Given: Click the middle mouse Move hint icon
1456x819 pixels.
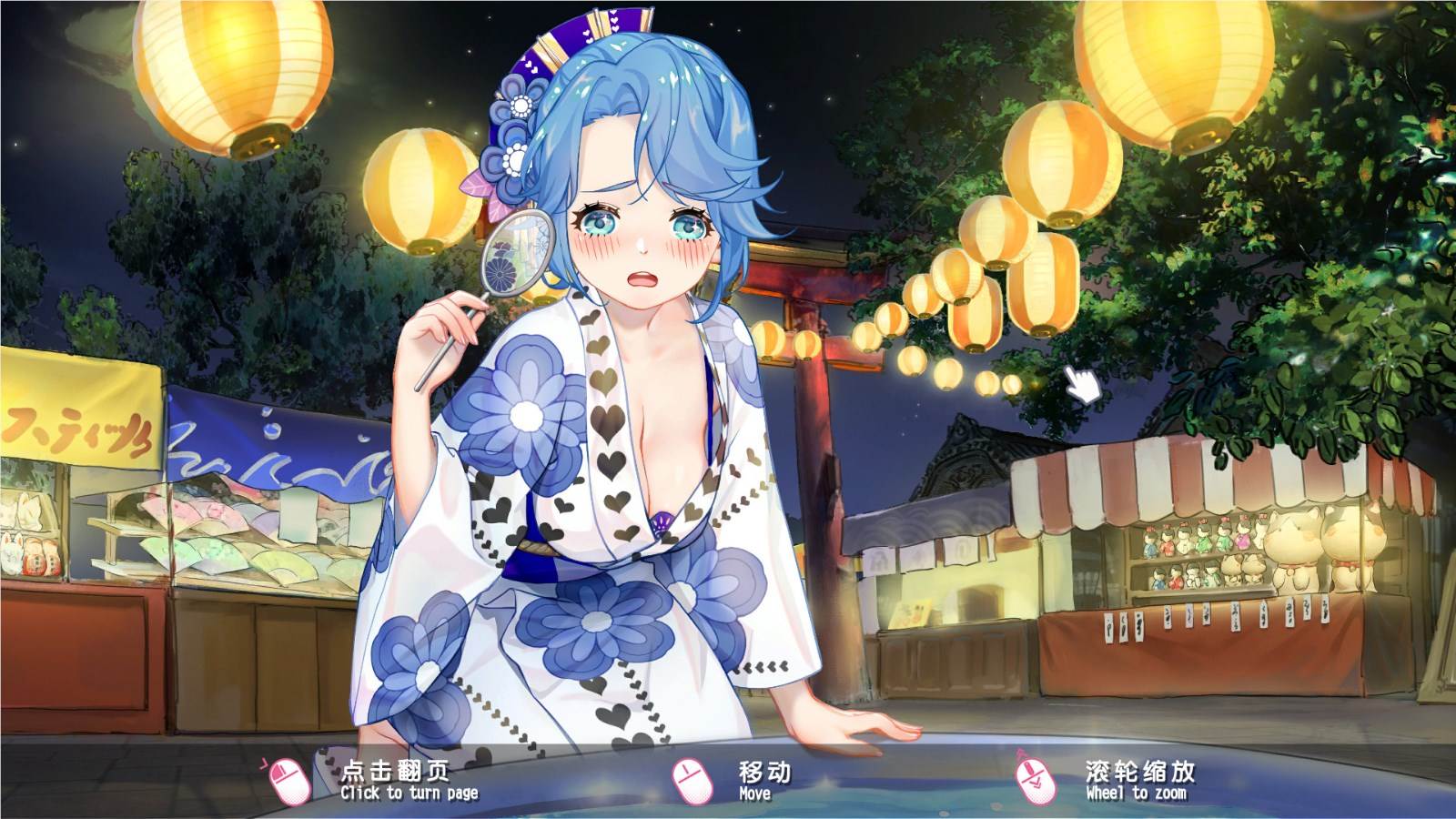Looking at the screenshot, I should pos(689,781).
